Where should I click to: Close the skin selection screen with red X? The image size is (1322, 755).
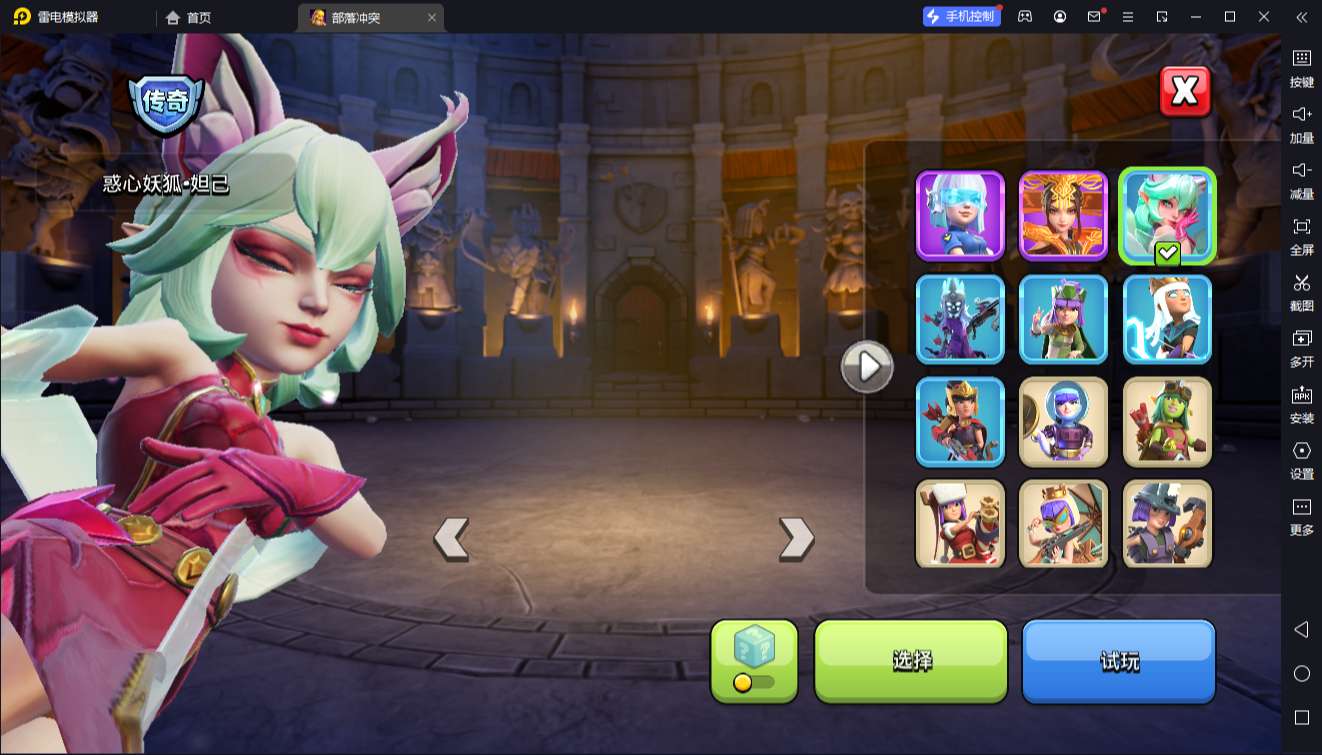1184,92
